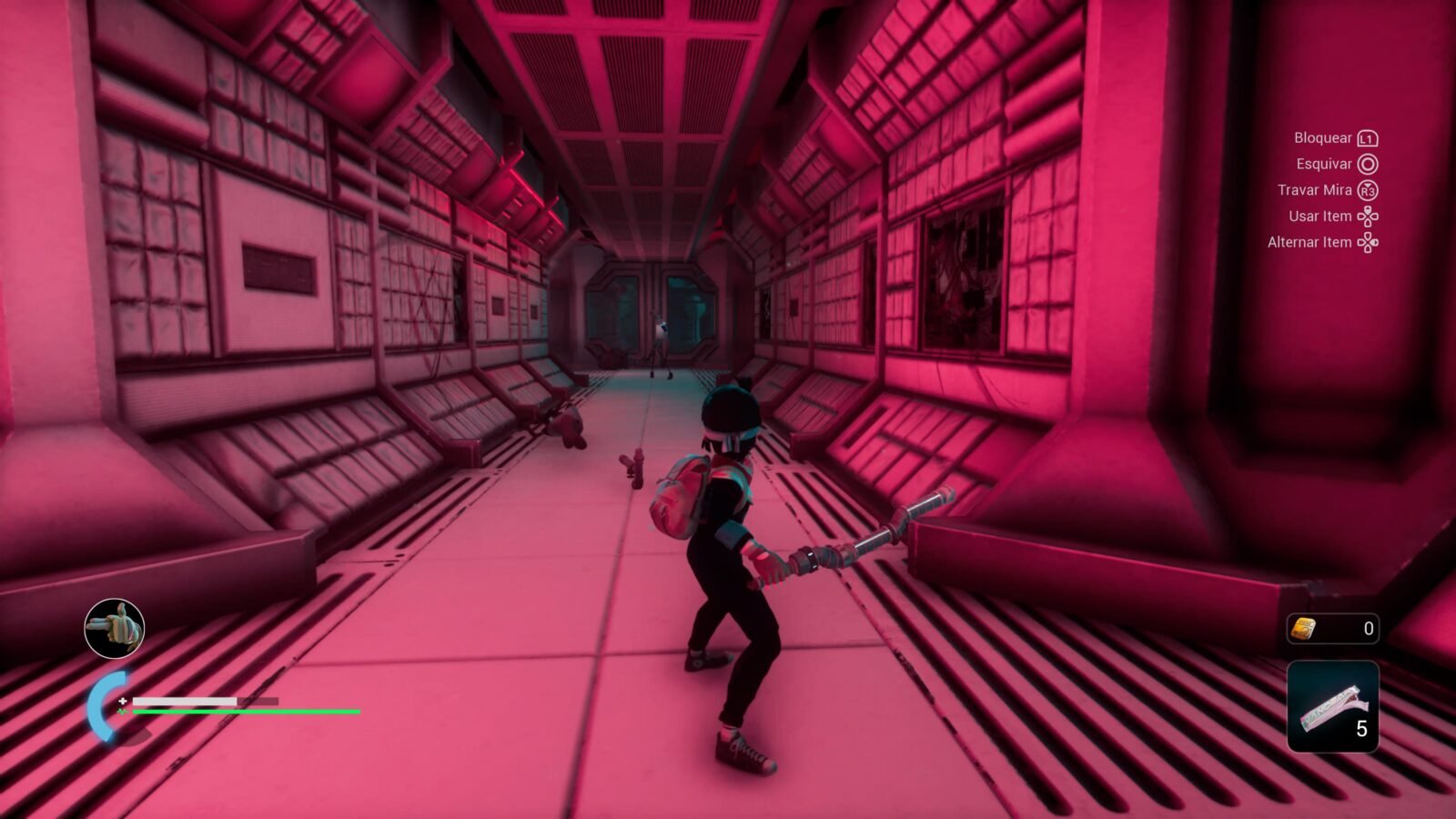Click the finger-gun hand ability icon
The image size is (1456, 819).
coord(115,628)
